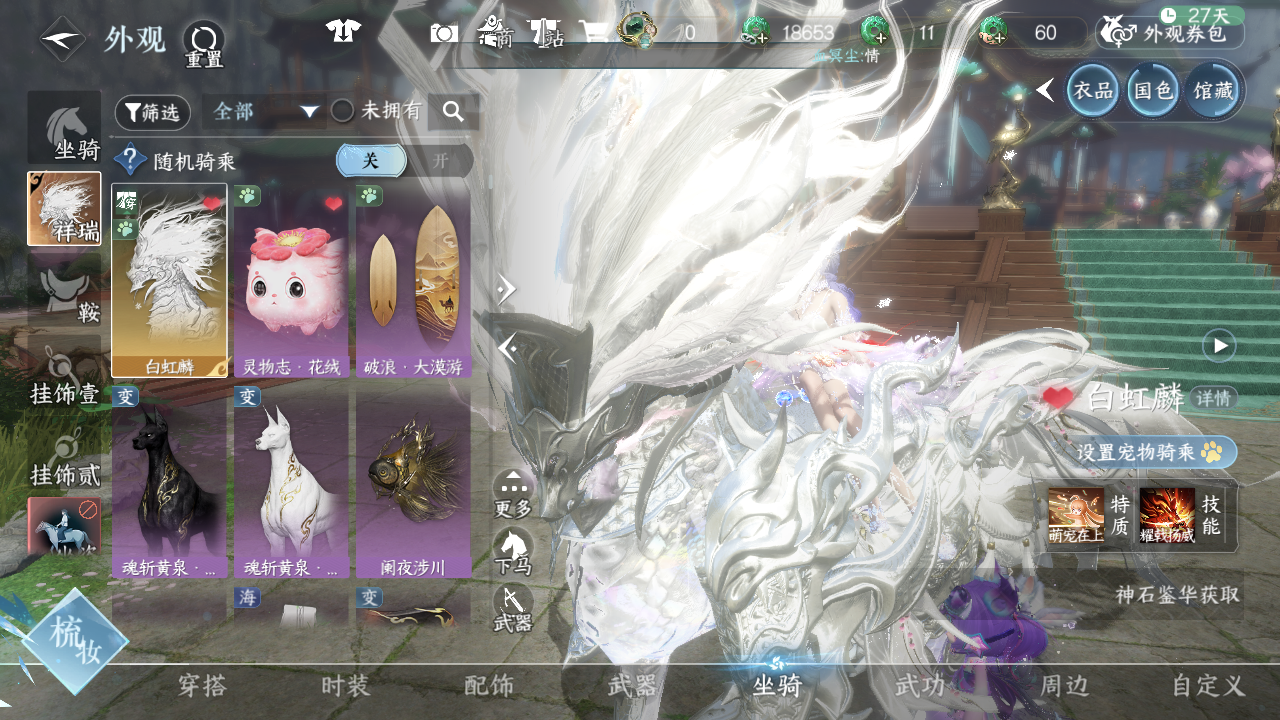The width and height of the screenshot is (1280, 720).
Task: Open the 更多 more options button
Action: [x=513, y=493]
